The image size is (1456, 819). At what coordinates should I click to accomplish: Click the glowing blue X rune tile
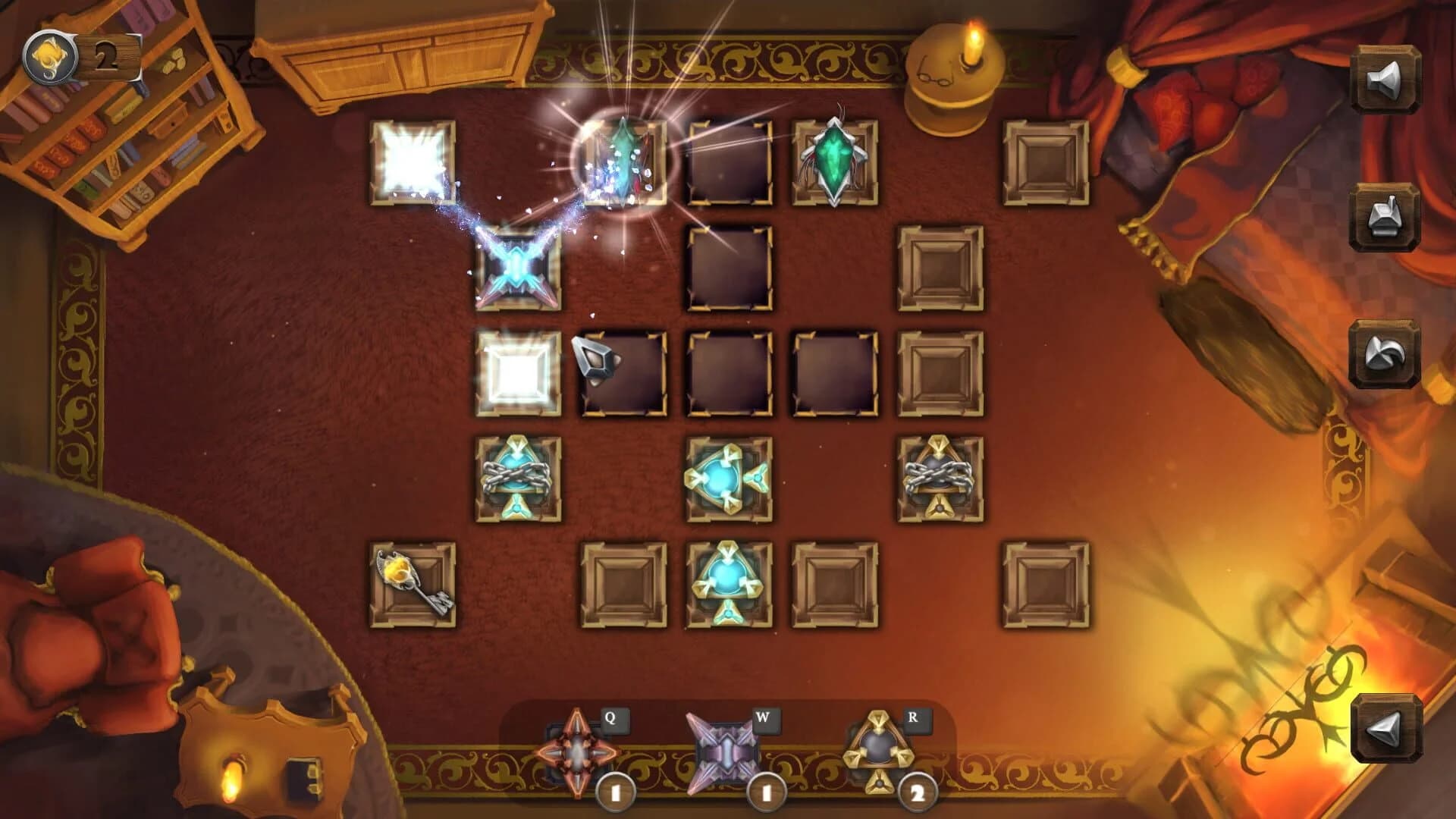coord(518,270)
